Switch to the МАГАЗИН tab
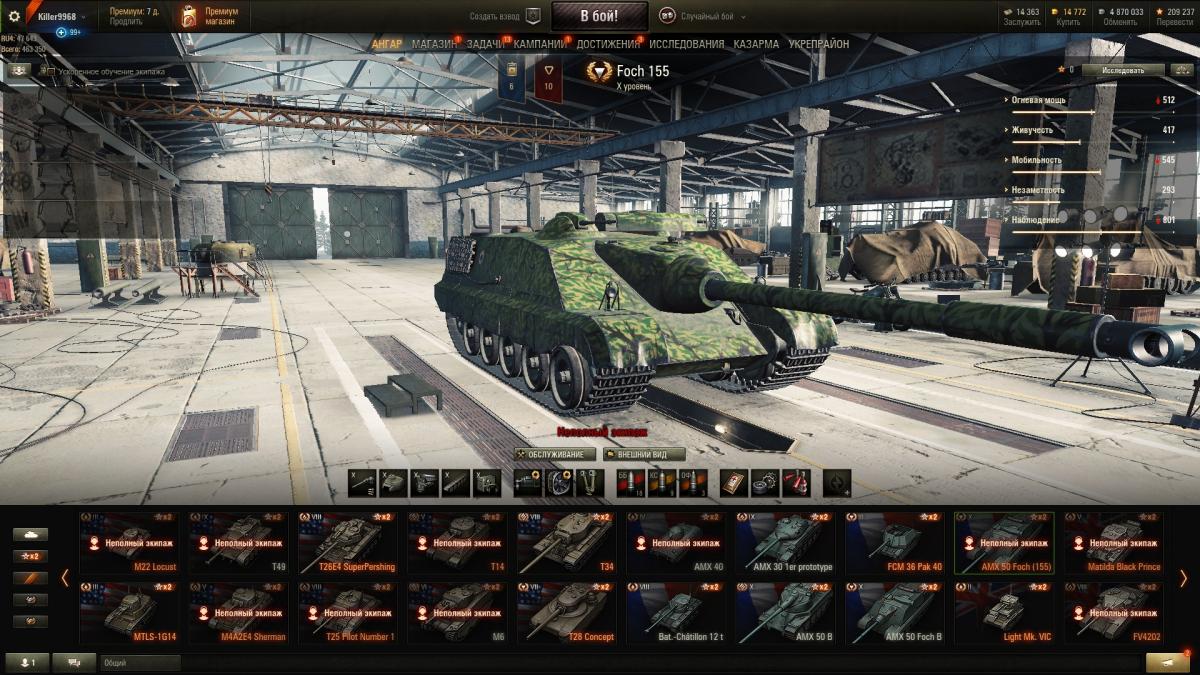Screen dimensions: 1200x675 [x=433, y=44]
